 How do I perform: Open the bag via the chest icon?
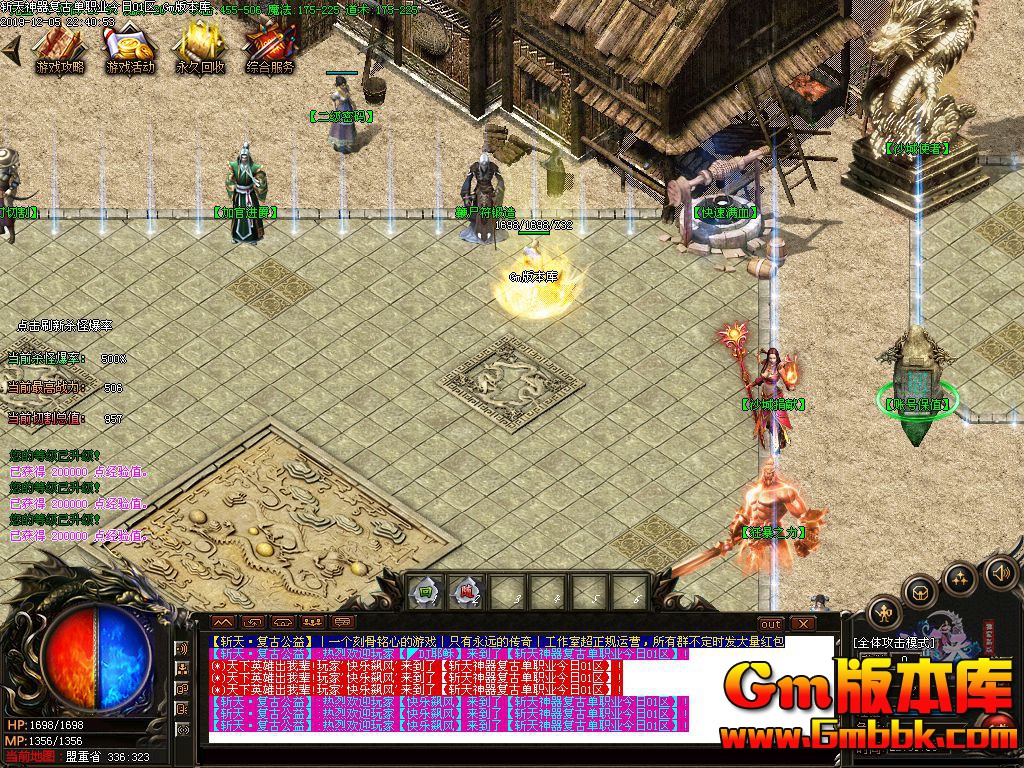point(919,592)
